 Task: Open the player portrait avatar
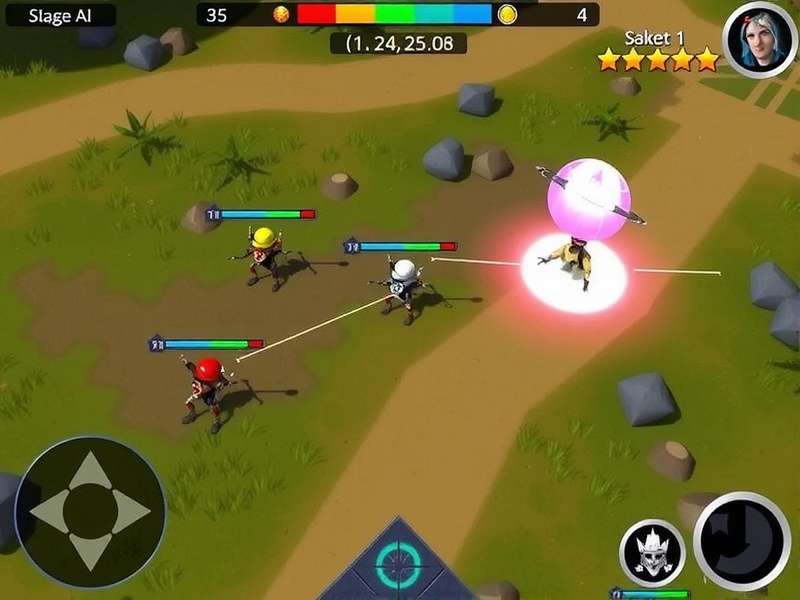[760, 38]
